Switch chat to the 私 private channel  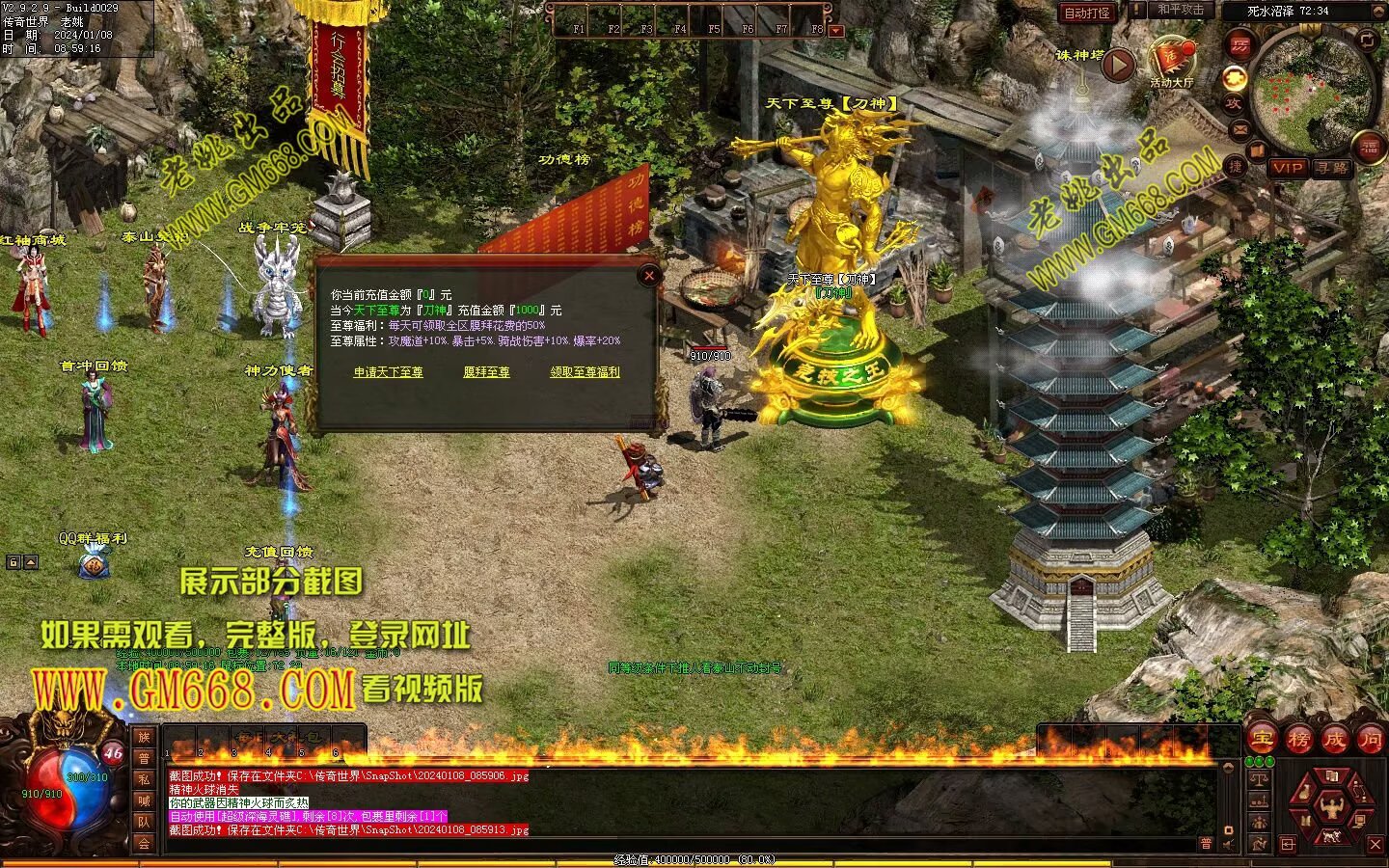coord(144,779)
